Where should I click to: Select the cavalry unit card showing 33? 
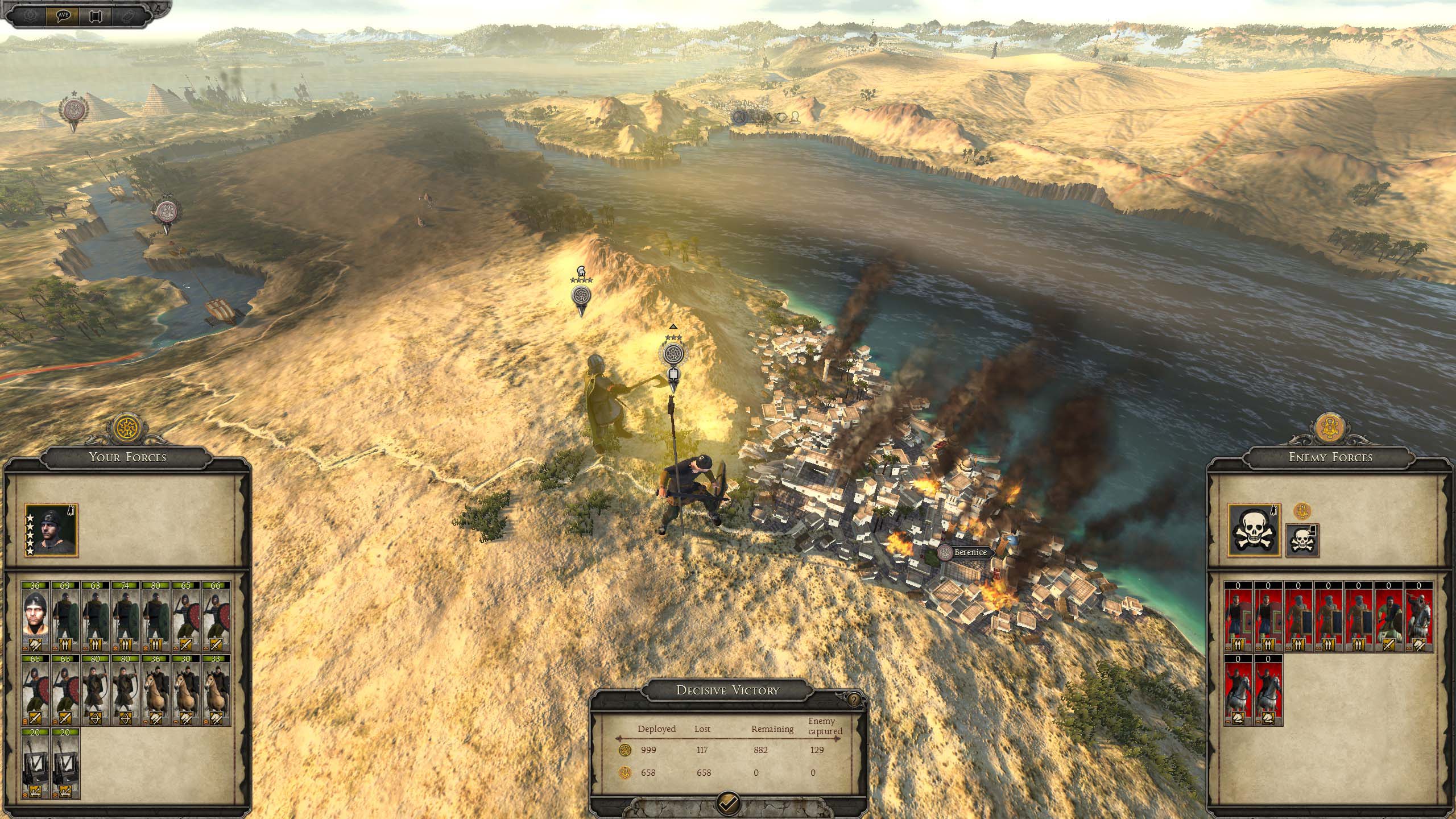216,690
